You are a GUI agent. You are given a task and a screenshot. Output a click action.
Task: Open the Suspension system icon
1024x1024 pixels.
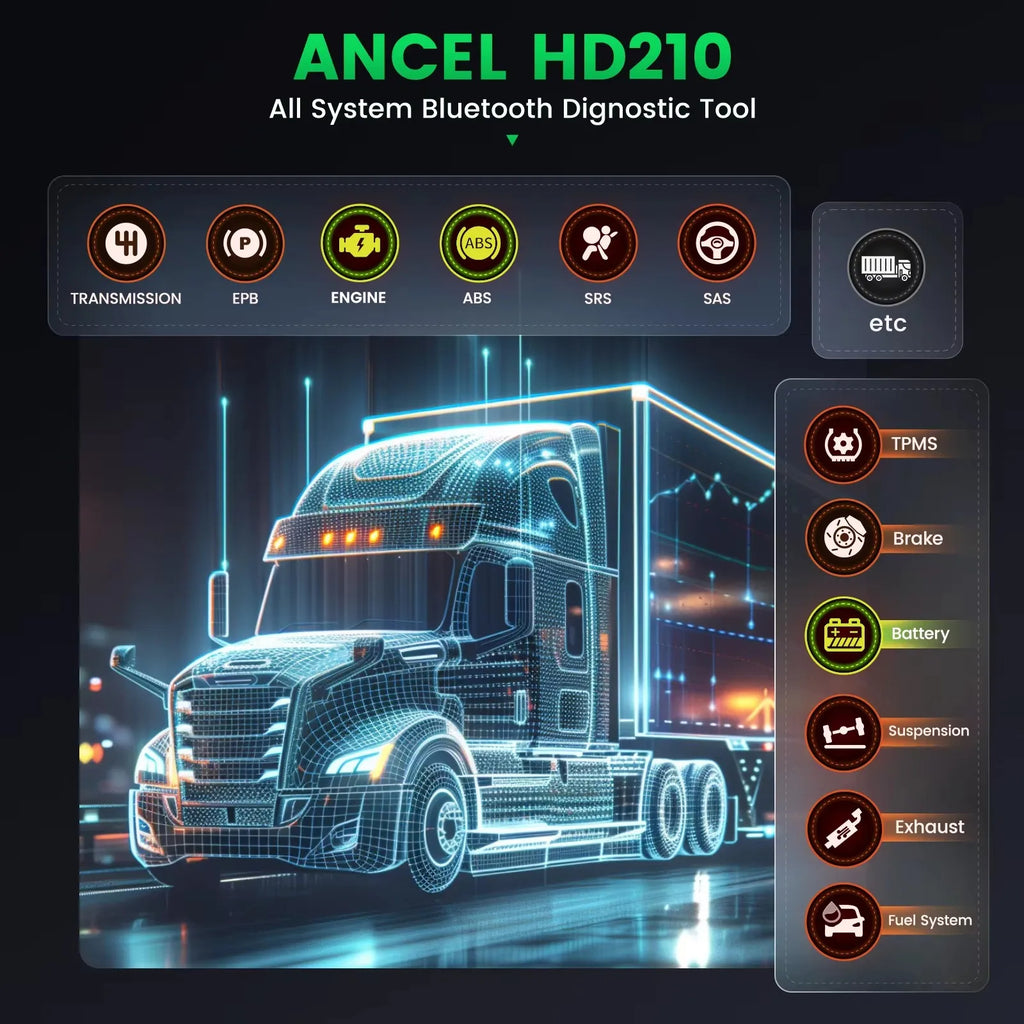pos(843,732)
